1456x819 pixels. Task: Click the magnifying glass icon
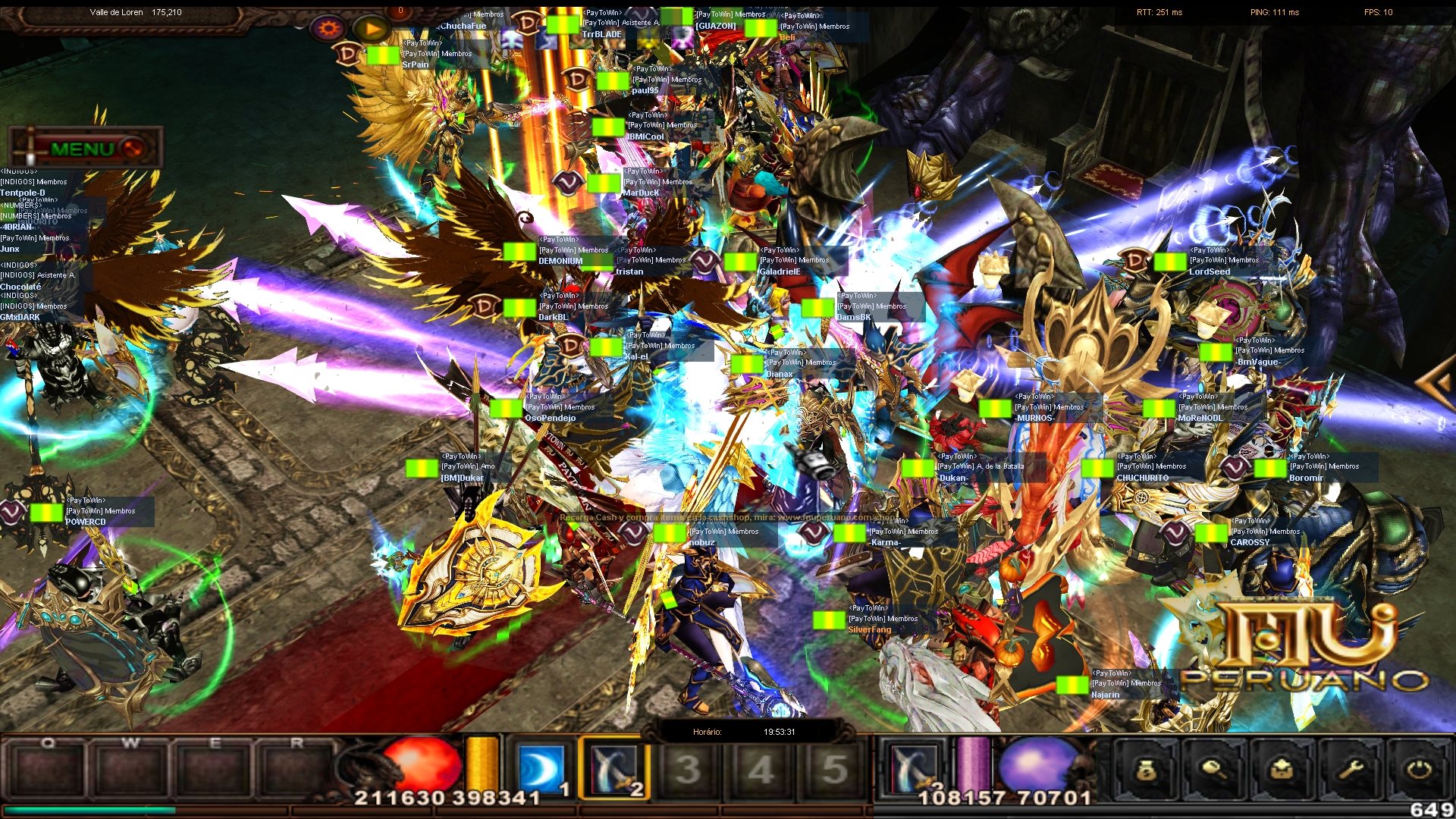1215,770
